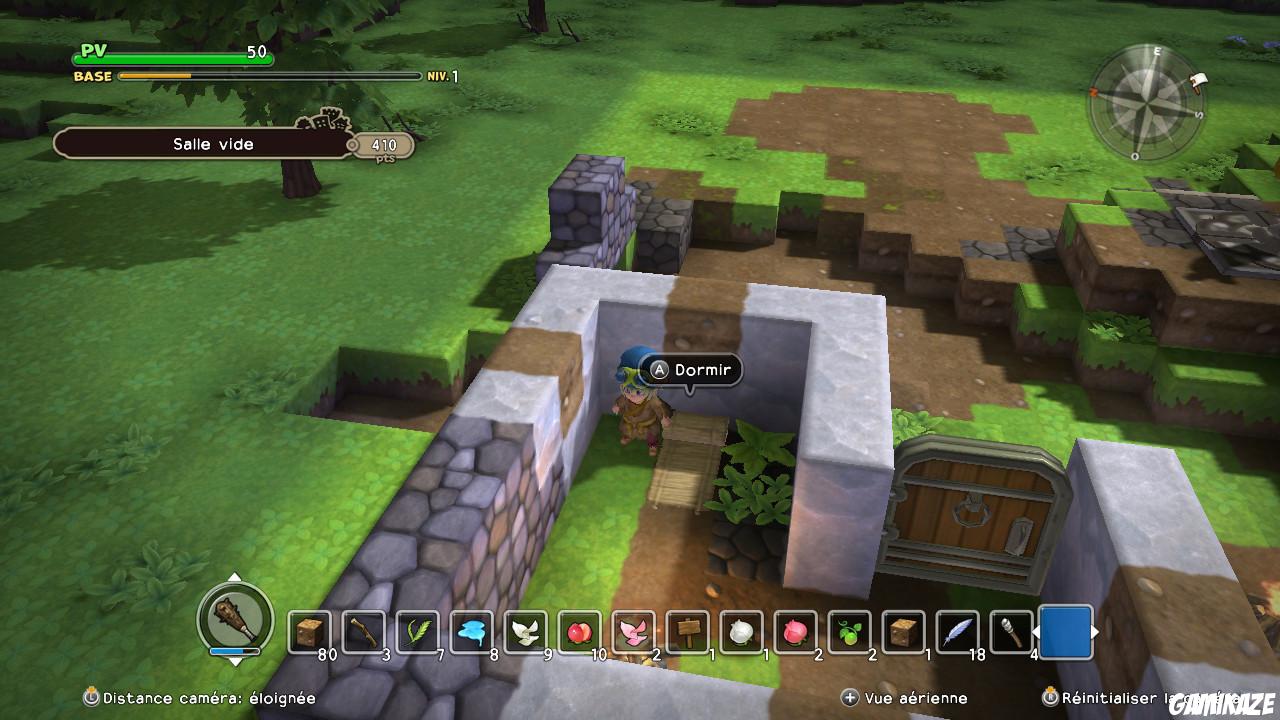Select the feather item with count 18
The width and height of the screenshot is (1280, 720).
[x=956, y=630]
